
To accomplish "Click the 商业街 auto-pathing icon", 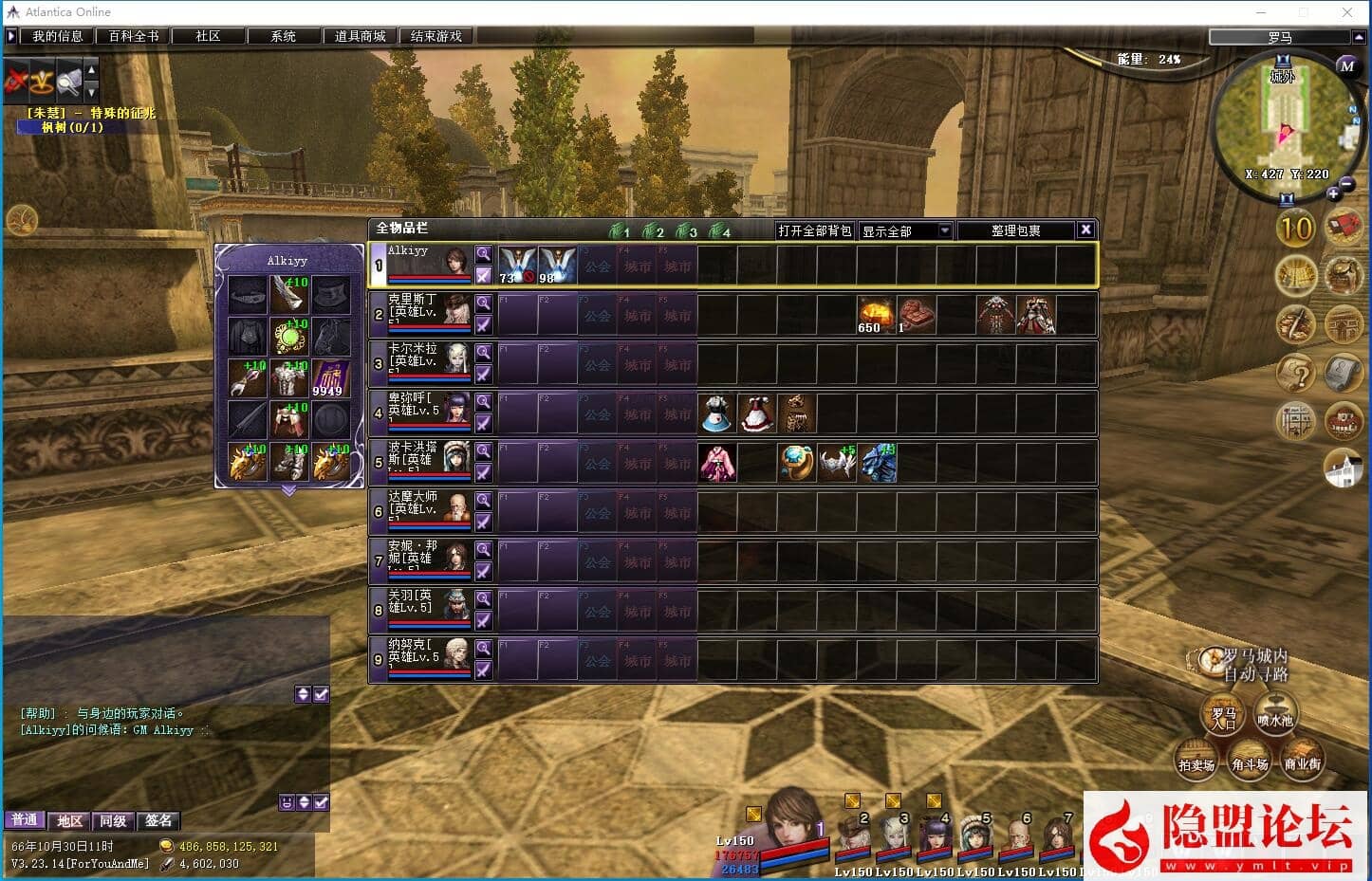I will pos(1304,760).
